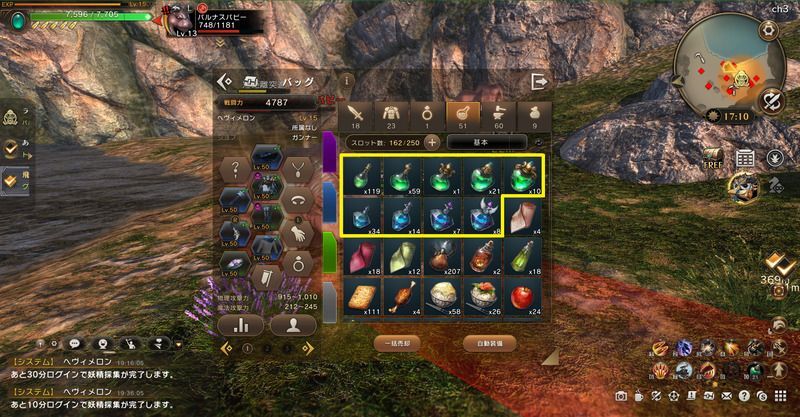Close the bag with the exit arrow
The image size is (800, 417).
[540, 81]
